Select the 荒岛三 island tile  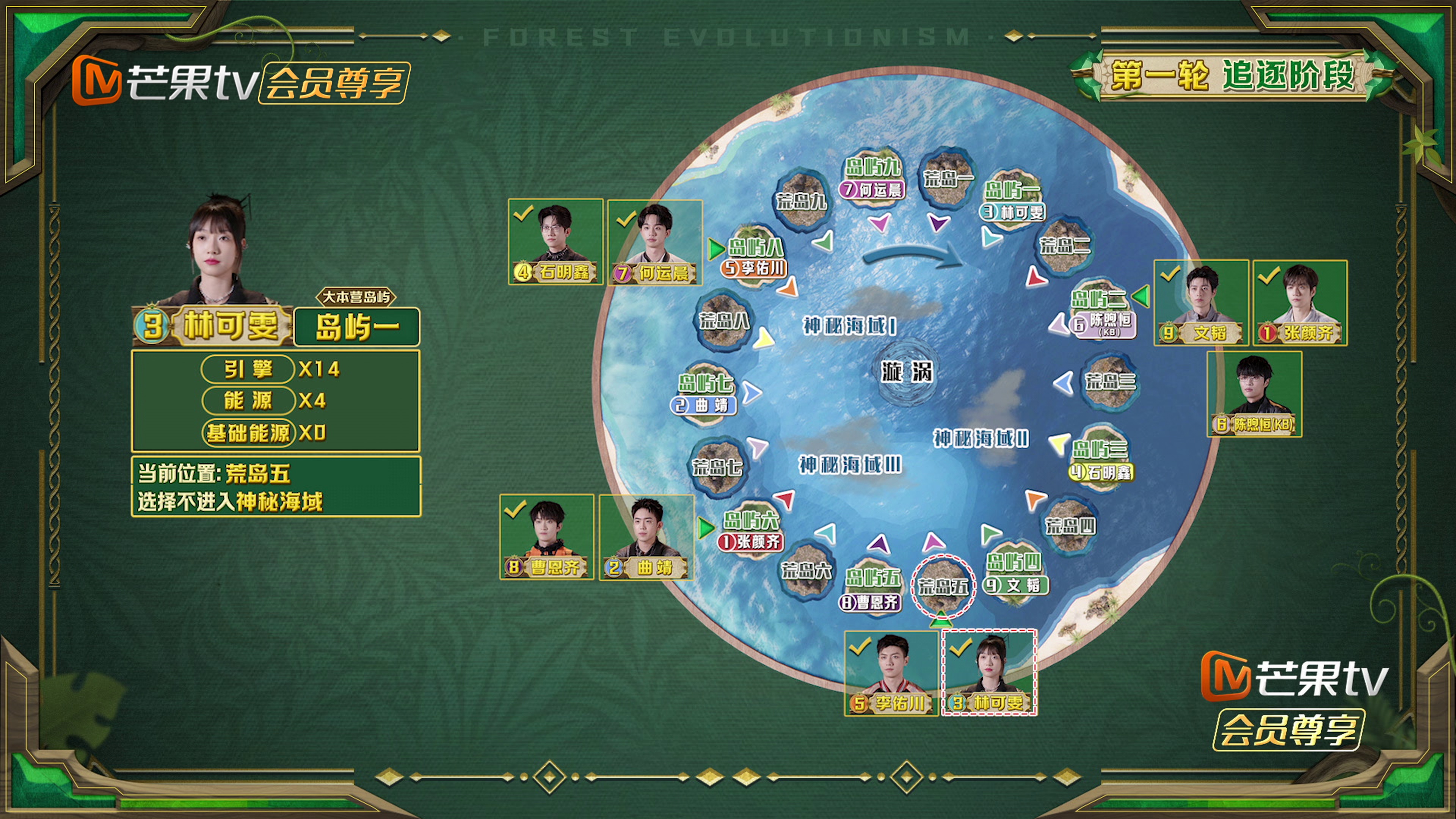click(x=1109, y=380)
